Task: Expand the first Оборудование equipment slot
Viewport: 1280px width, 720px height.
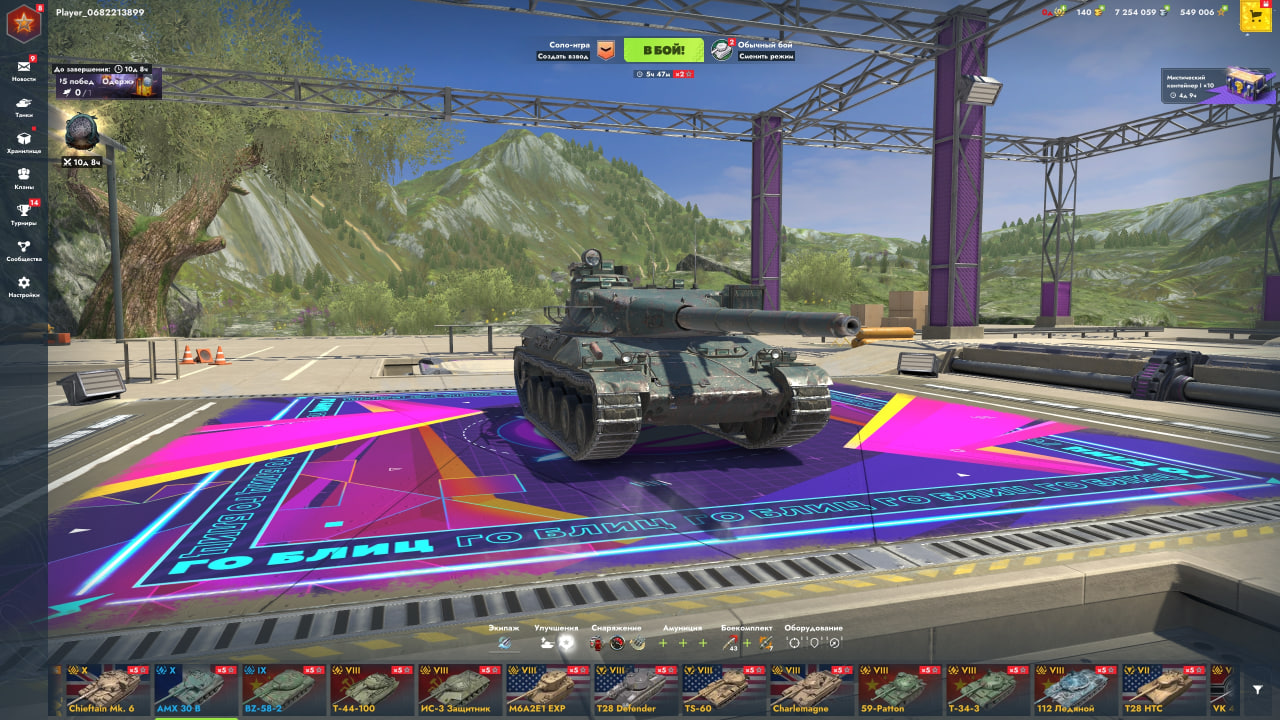Action: point(793,642)
